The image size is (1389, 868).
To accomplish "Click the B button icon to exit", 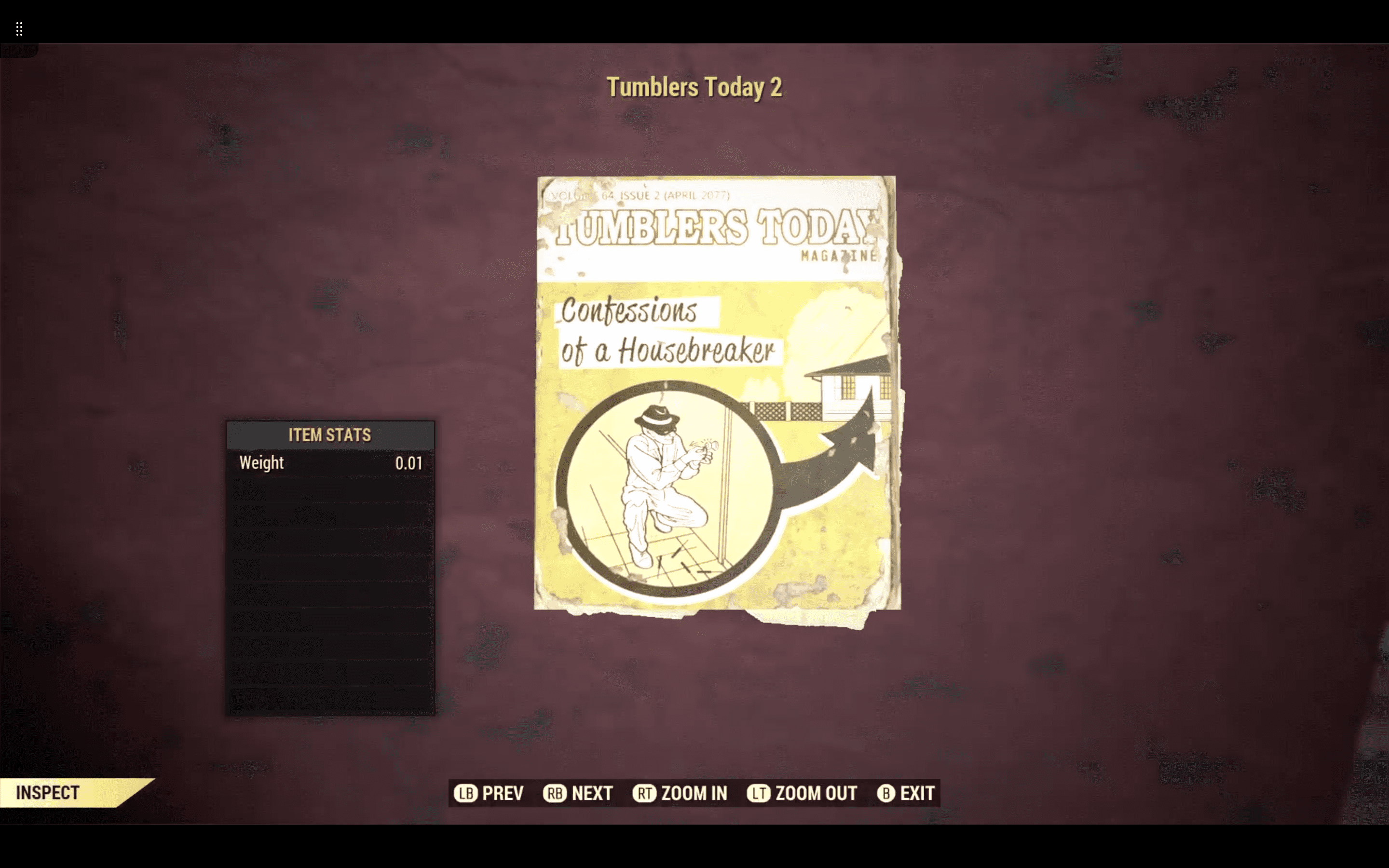I will tap(885, 793).
